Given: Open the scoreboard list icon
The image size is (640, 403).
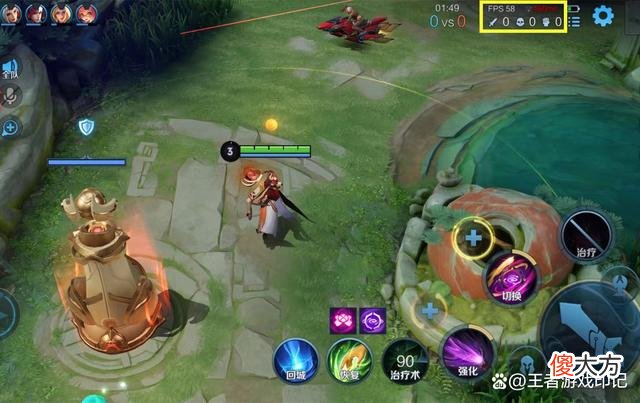Looking at the screenshot, I should tap(574, 20).
